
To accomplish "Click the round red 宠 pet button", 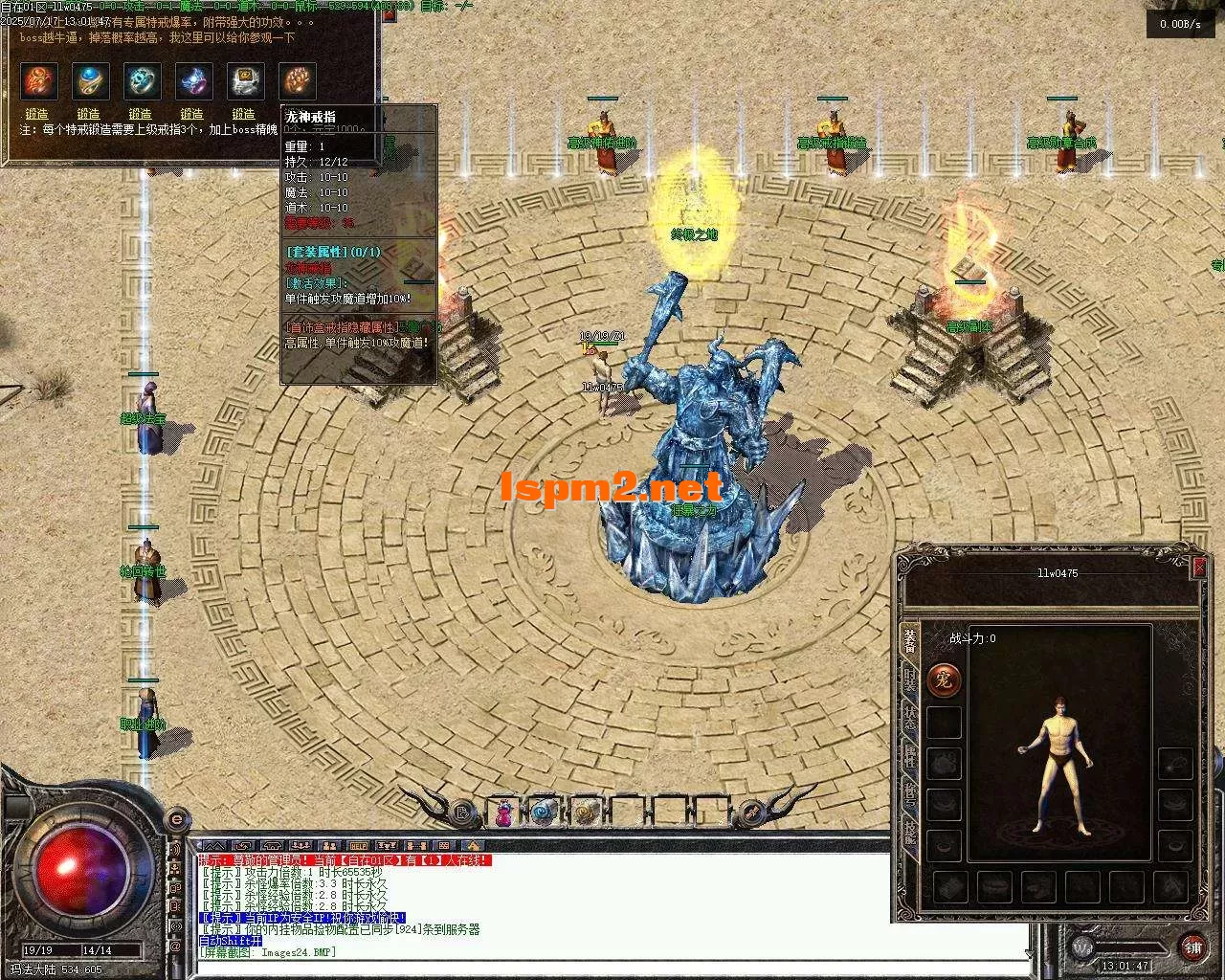I will [944, 680].
